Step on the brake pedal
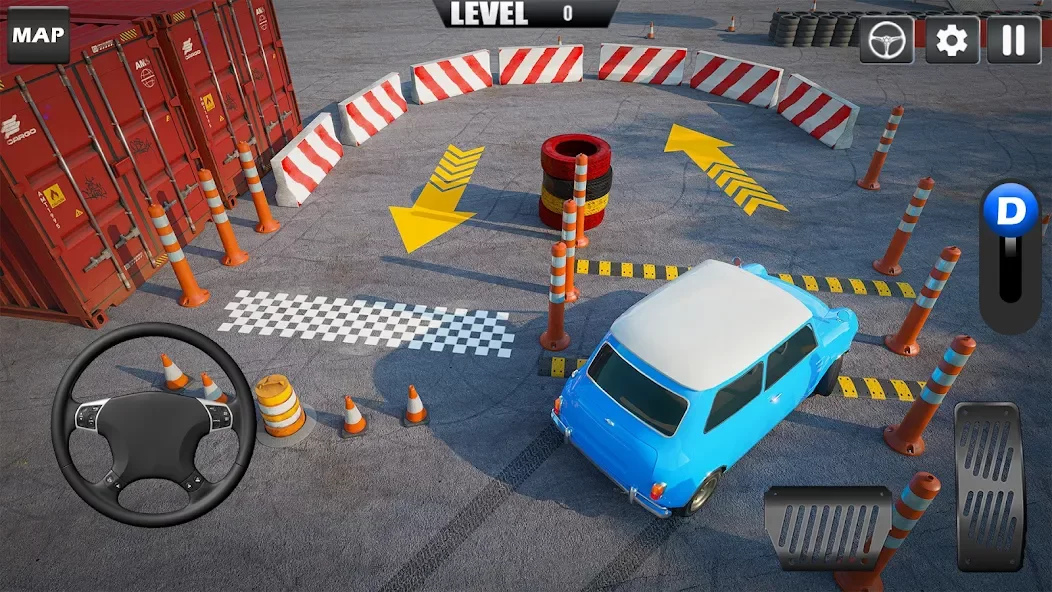 click(828, 527)
